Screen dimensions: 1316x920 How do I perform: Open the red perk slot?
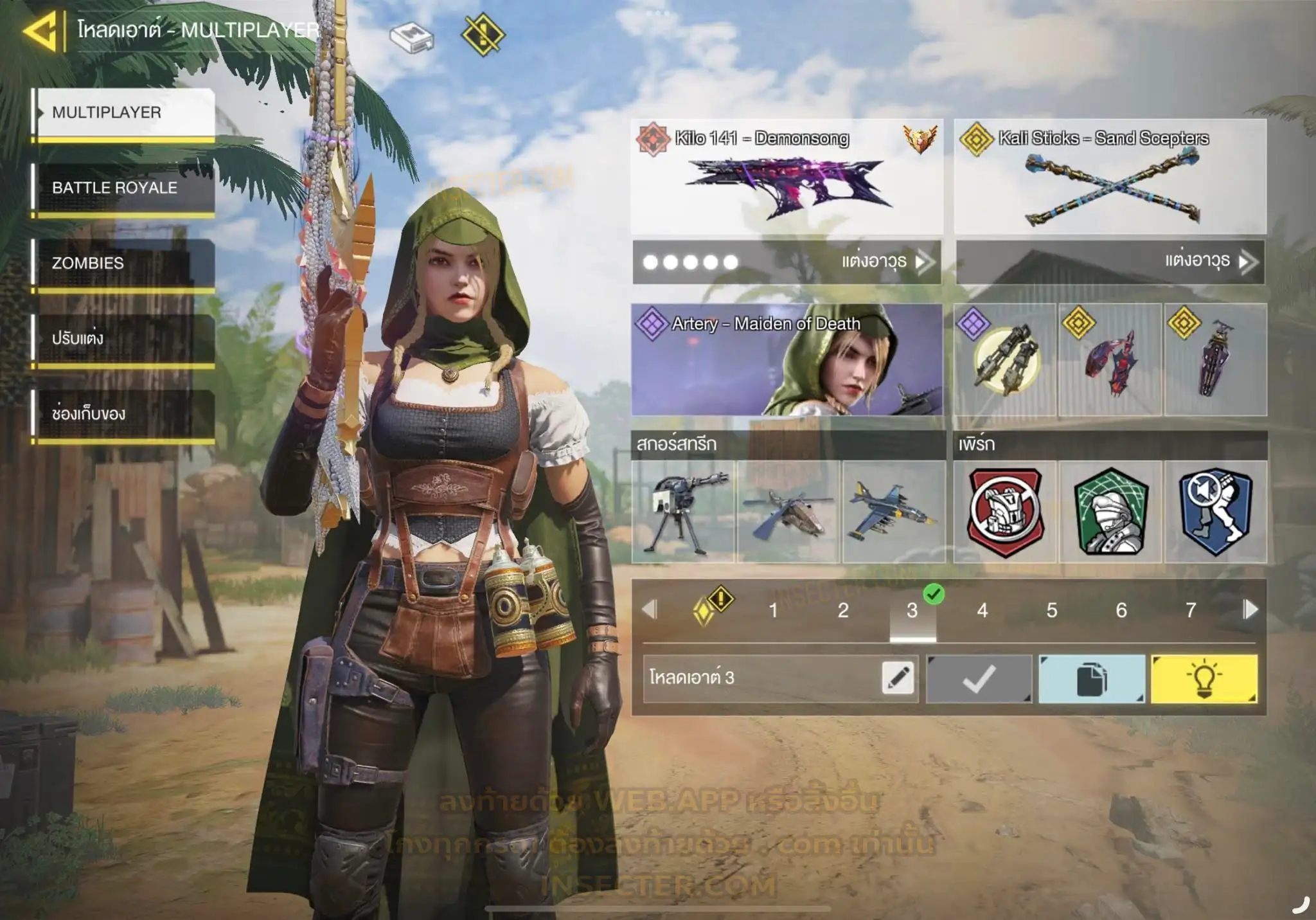click(1005, 512)
